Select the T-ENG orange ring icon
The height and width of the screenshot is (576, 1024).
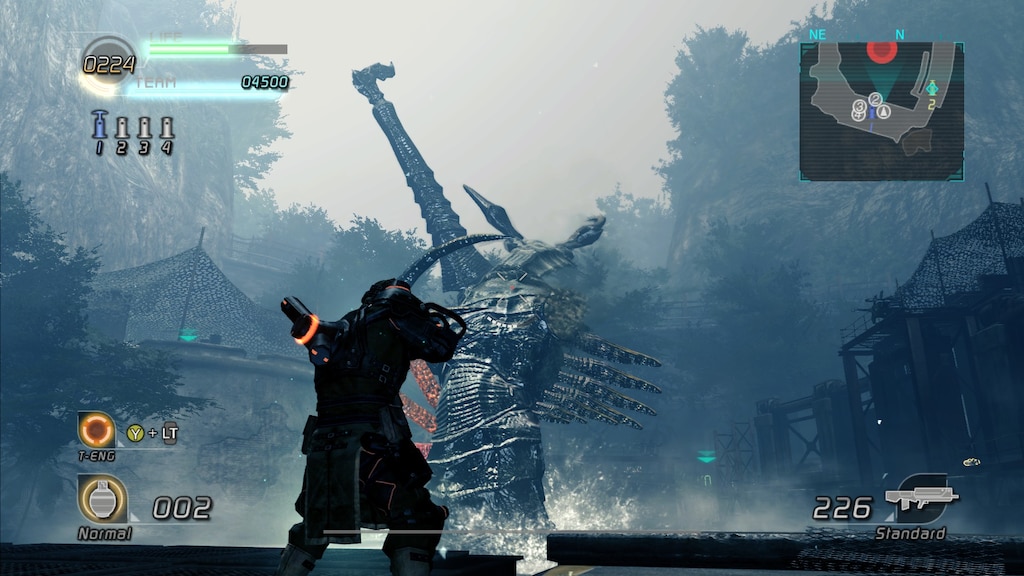click(97, 430)
